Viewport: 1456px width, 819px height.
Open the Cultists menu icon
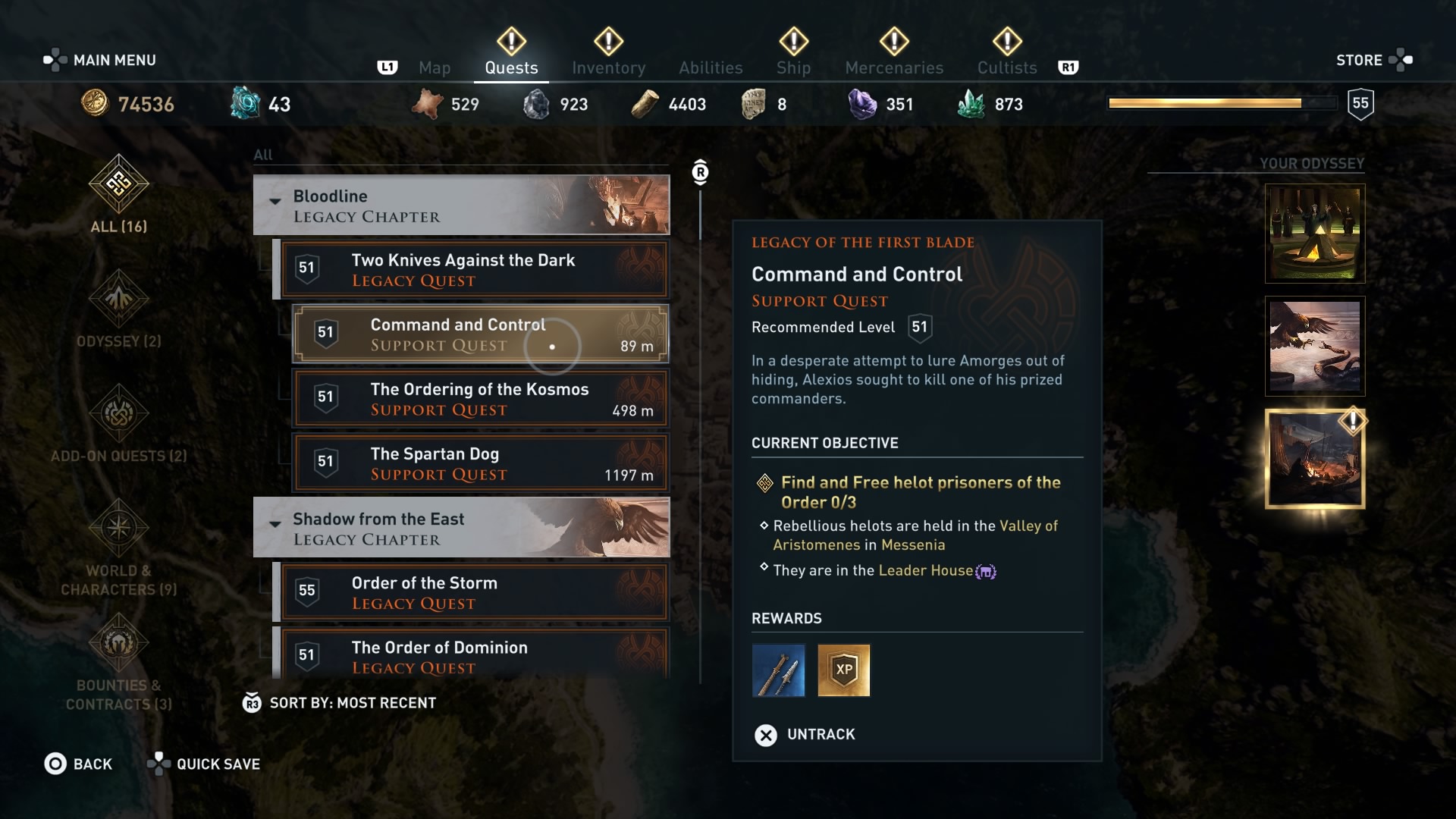click(x=1006, y=42)
